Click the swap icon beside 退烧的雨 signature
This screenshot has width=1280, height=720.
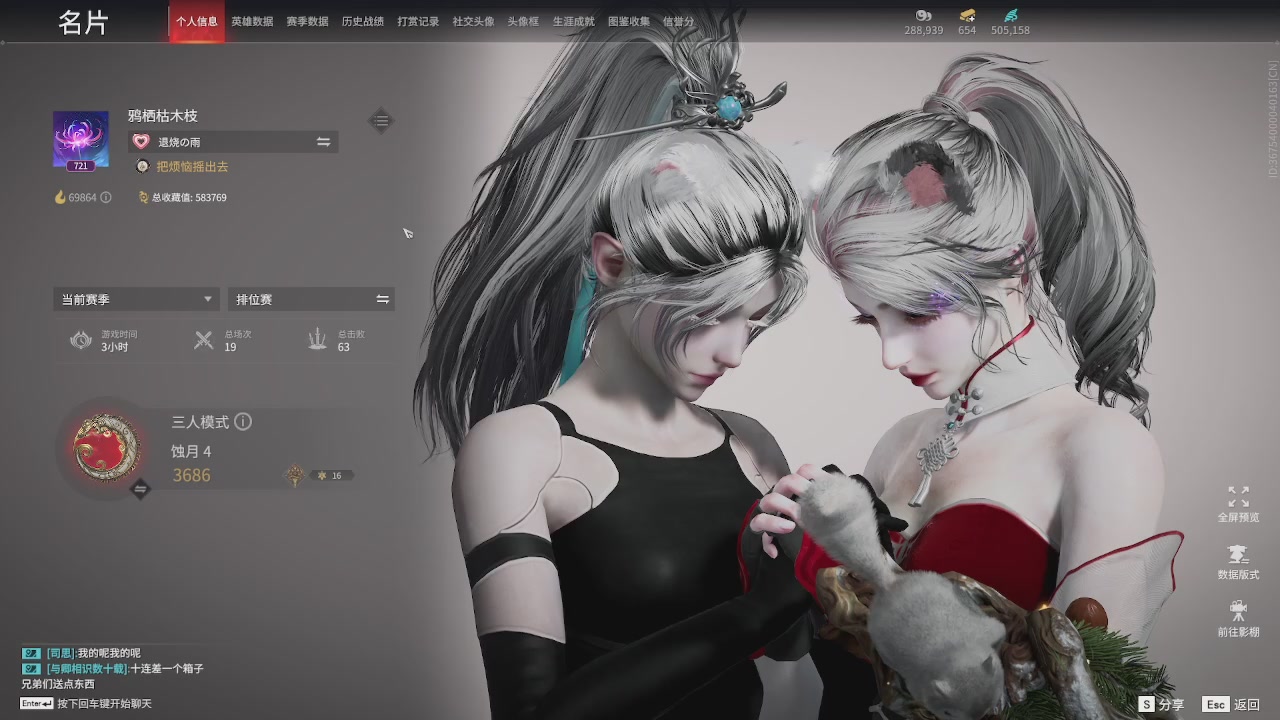point(323,141)
